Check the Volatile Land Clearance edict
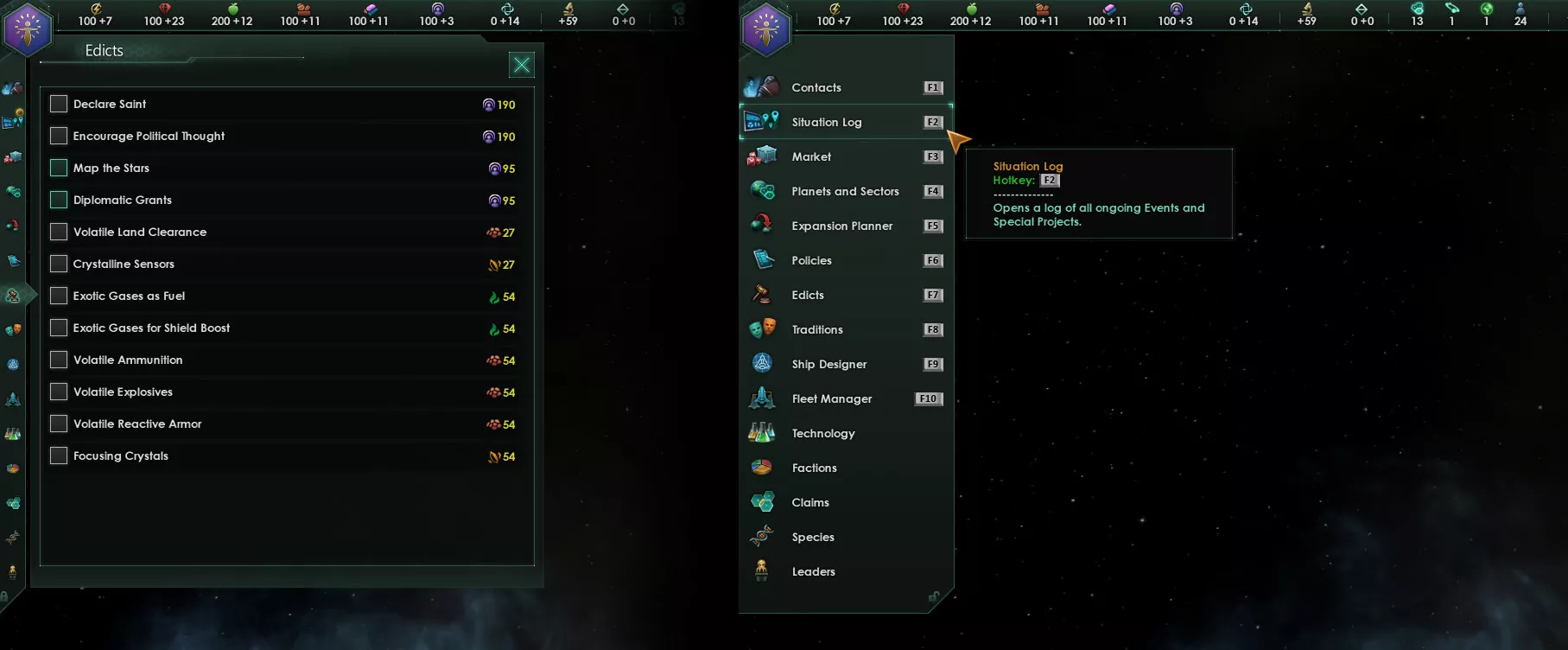 pos(59,232)
